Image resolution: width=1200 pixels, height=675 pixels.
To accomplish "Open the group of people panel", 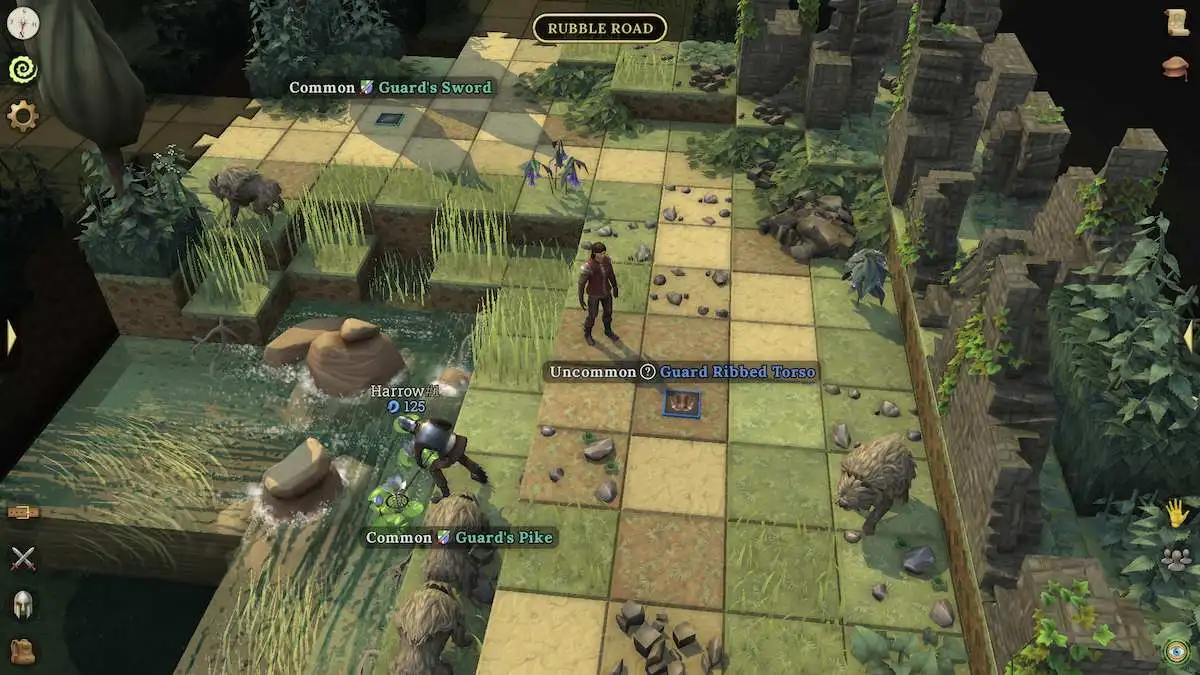I will [1177, 560].
